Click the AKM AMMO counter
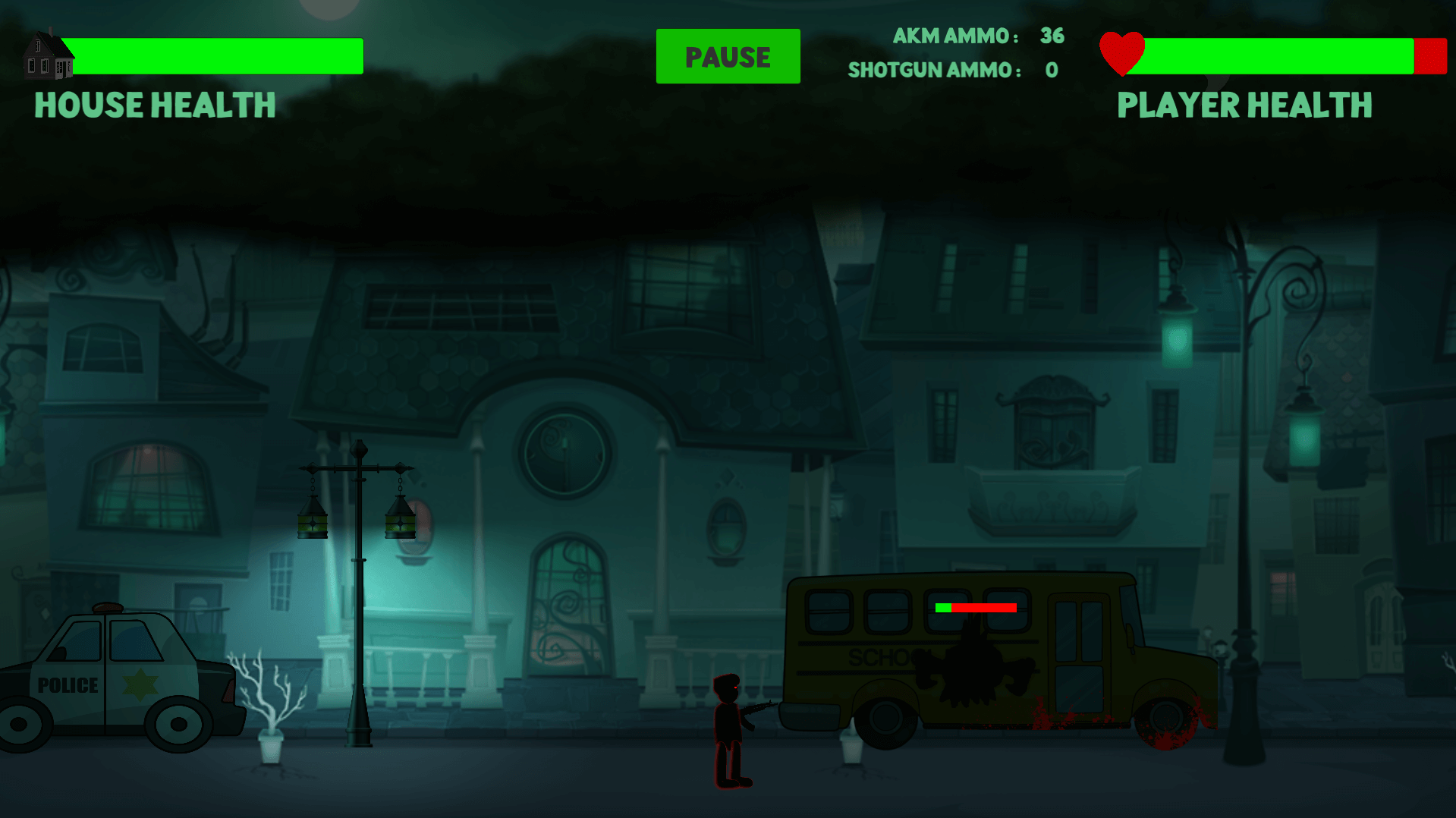 [979, 36]
